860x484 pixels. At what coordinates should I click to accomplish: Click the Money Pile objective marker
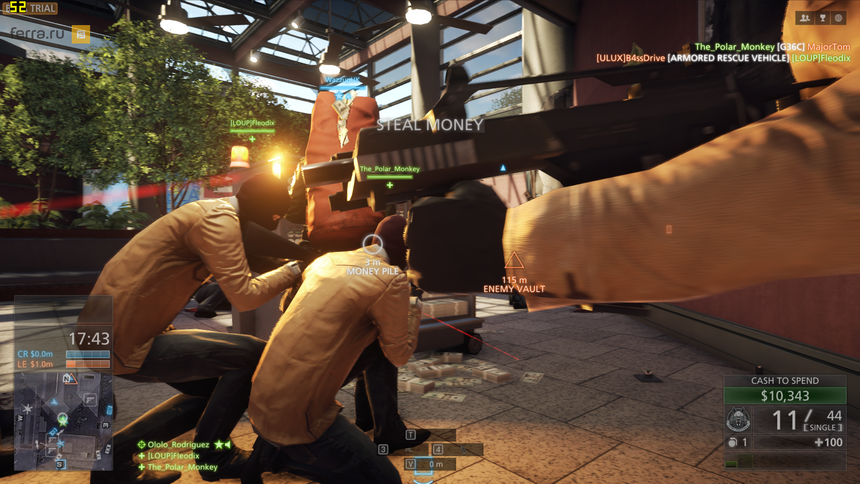(x=372, y=243)
